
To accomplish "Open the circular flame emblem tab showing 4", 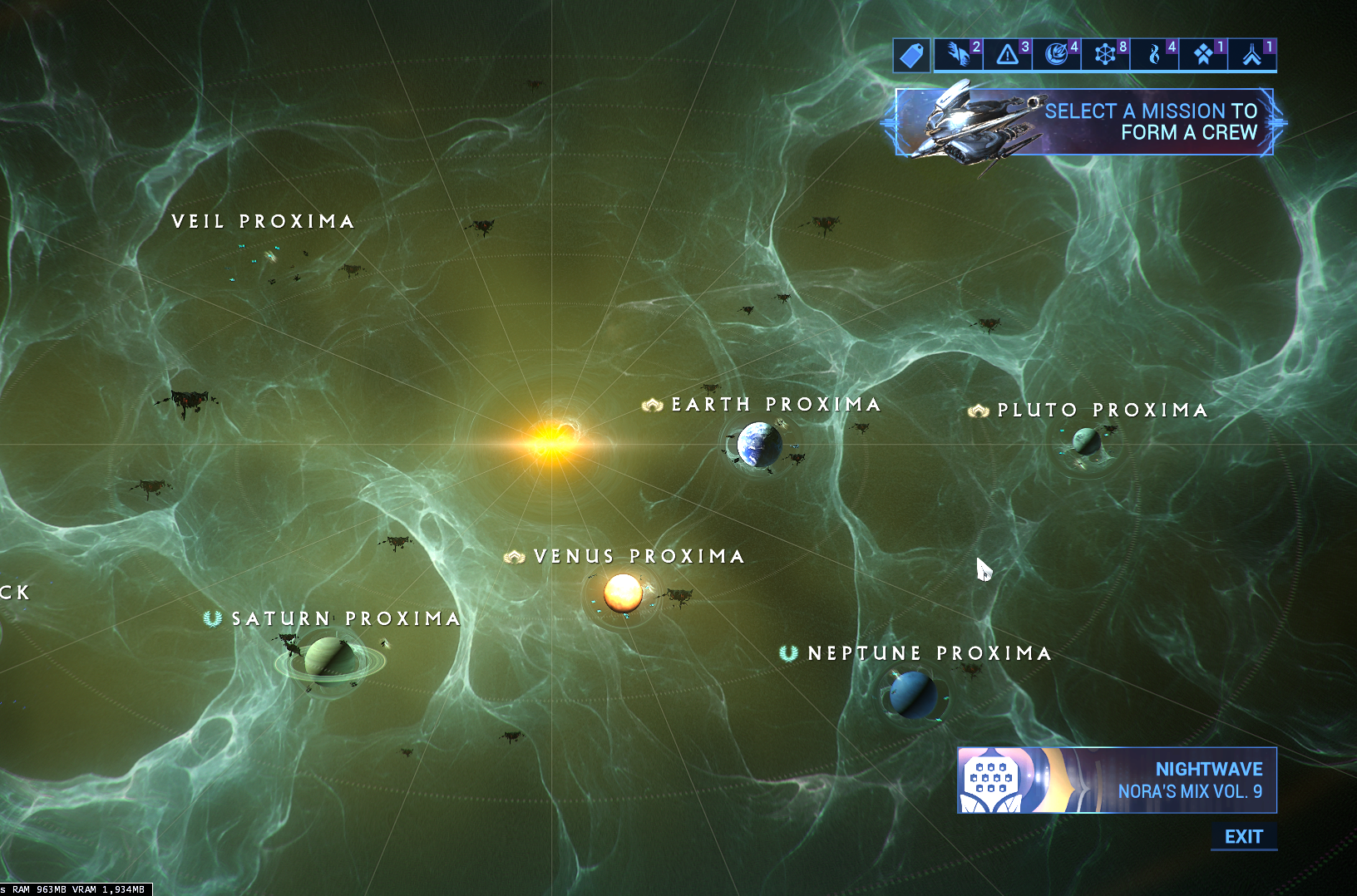I will point(1057,55).
